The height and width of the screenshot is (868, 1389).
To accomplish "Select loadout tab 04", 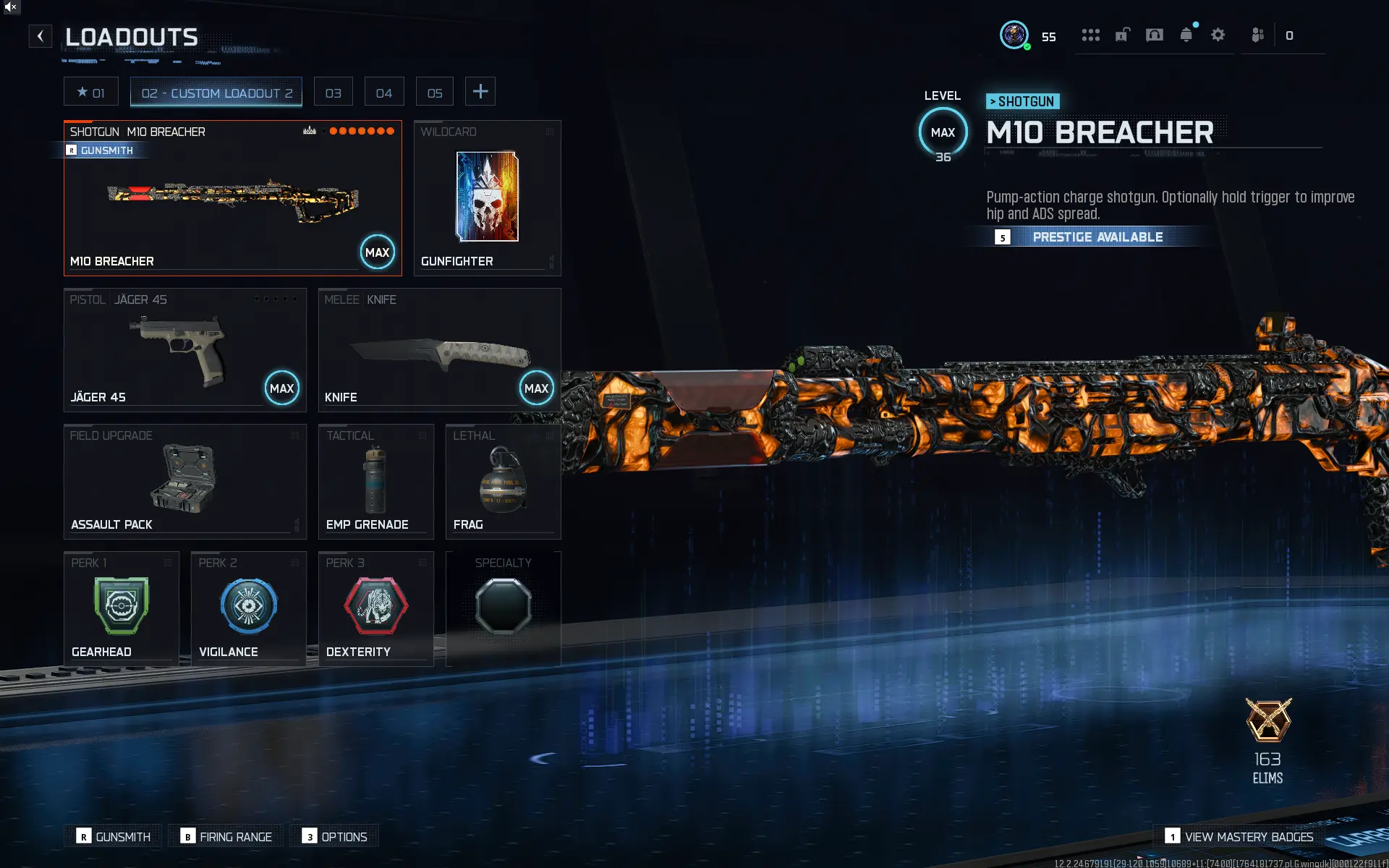I will pos(383,91).
